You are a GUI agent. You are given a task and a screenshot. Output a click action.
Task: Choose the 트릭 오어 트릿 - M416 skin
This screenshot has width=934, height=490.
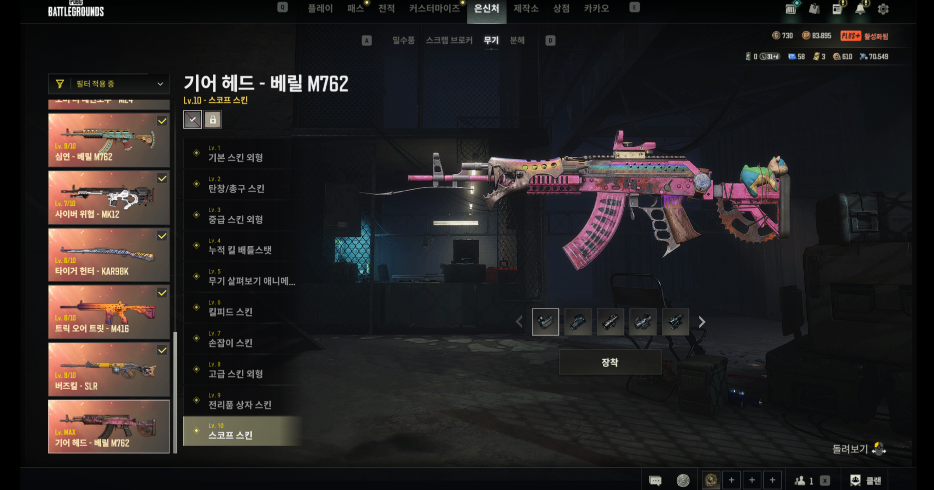point(109,311)
